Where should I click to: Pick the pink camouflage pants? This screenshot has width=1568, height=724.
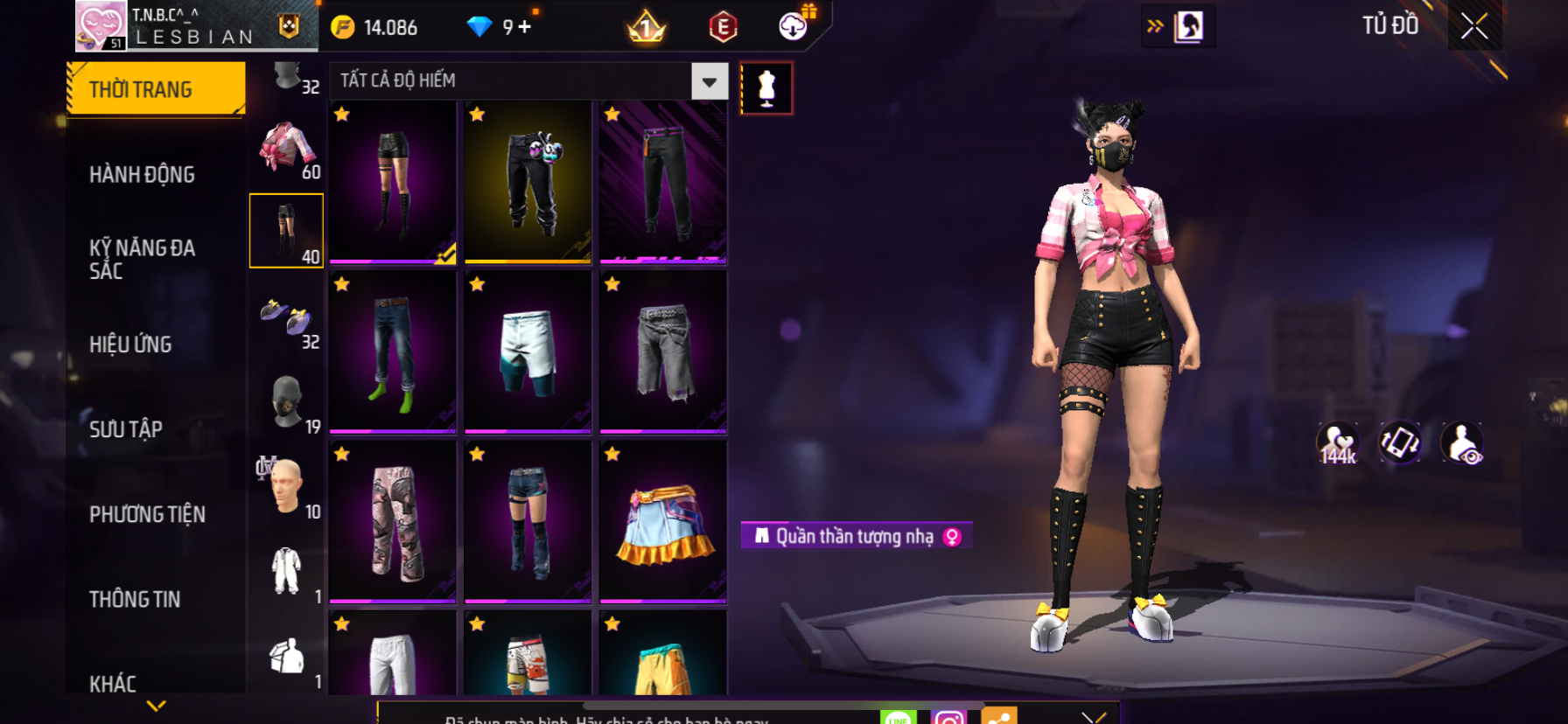(393, 522)
